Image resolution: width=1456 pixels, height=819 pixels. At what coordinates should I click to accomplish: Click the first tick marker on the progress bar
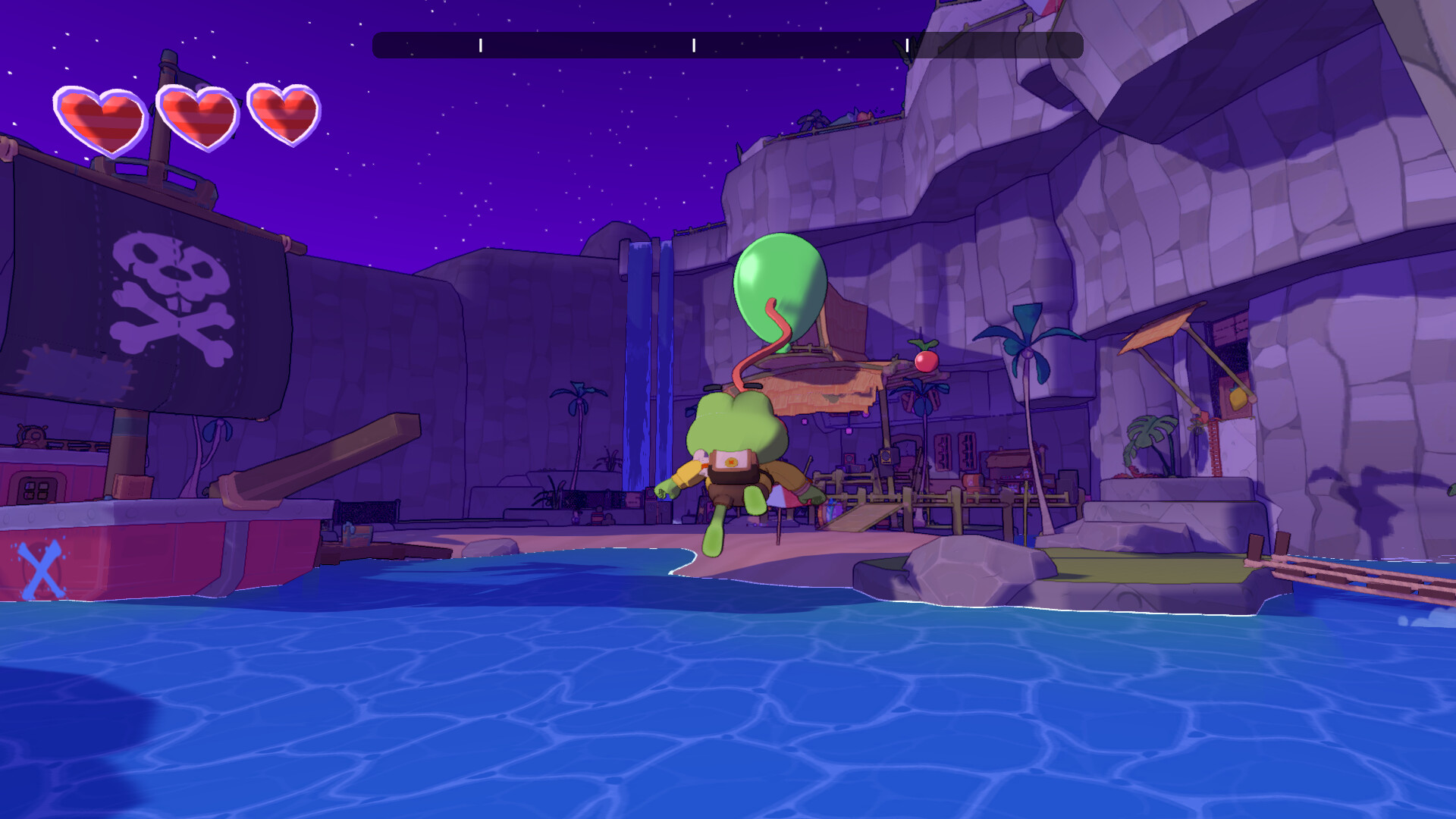[480, 44]
